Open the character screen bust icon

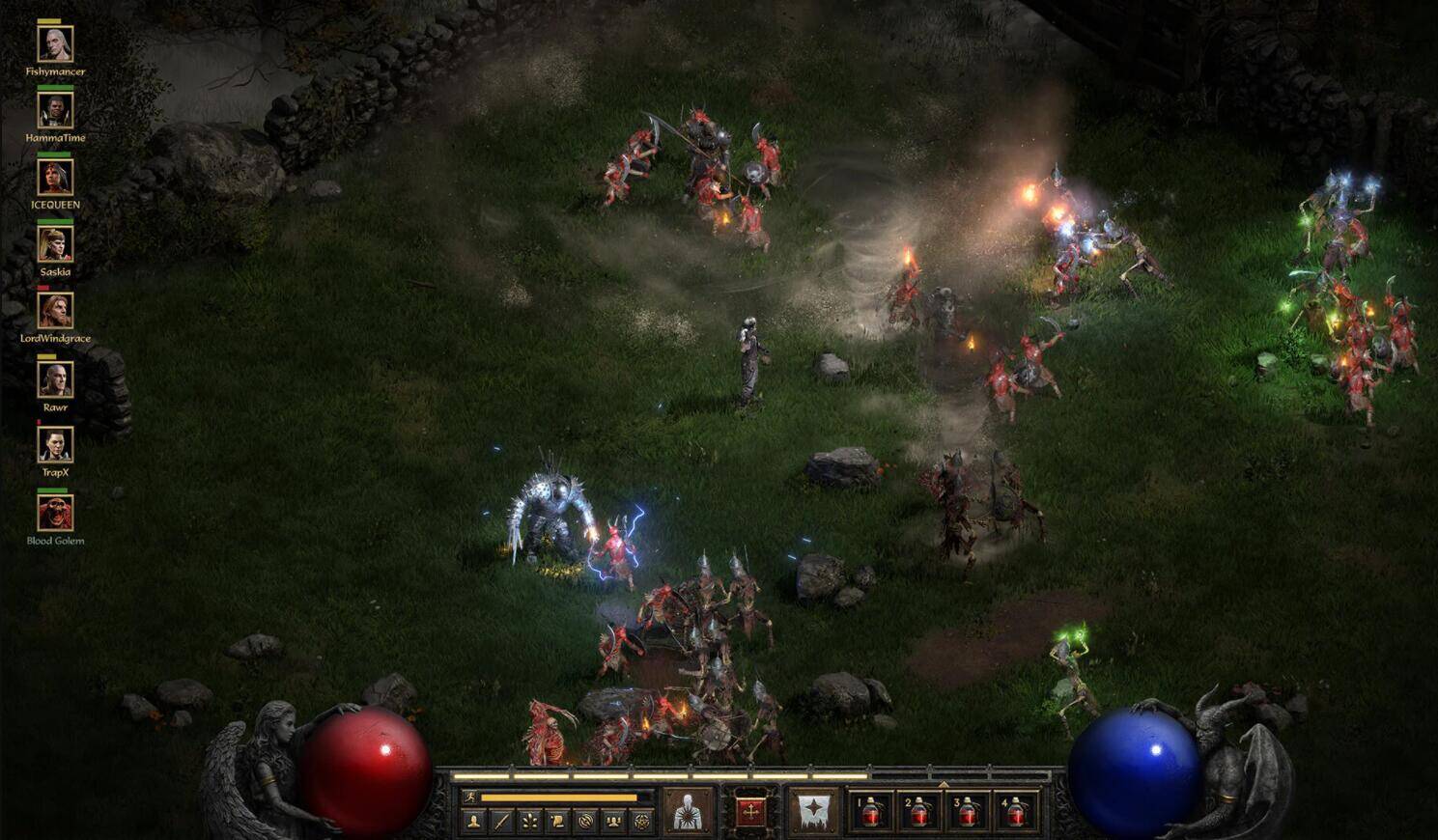pos(473,822)
